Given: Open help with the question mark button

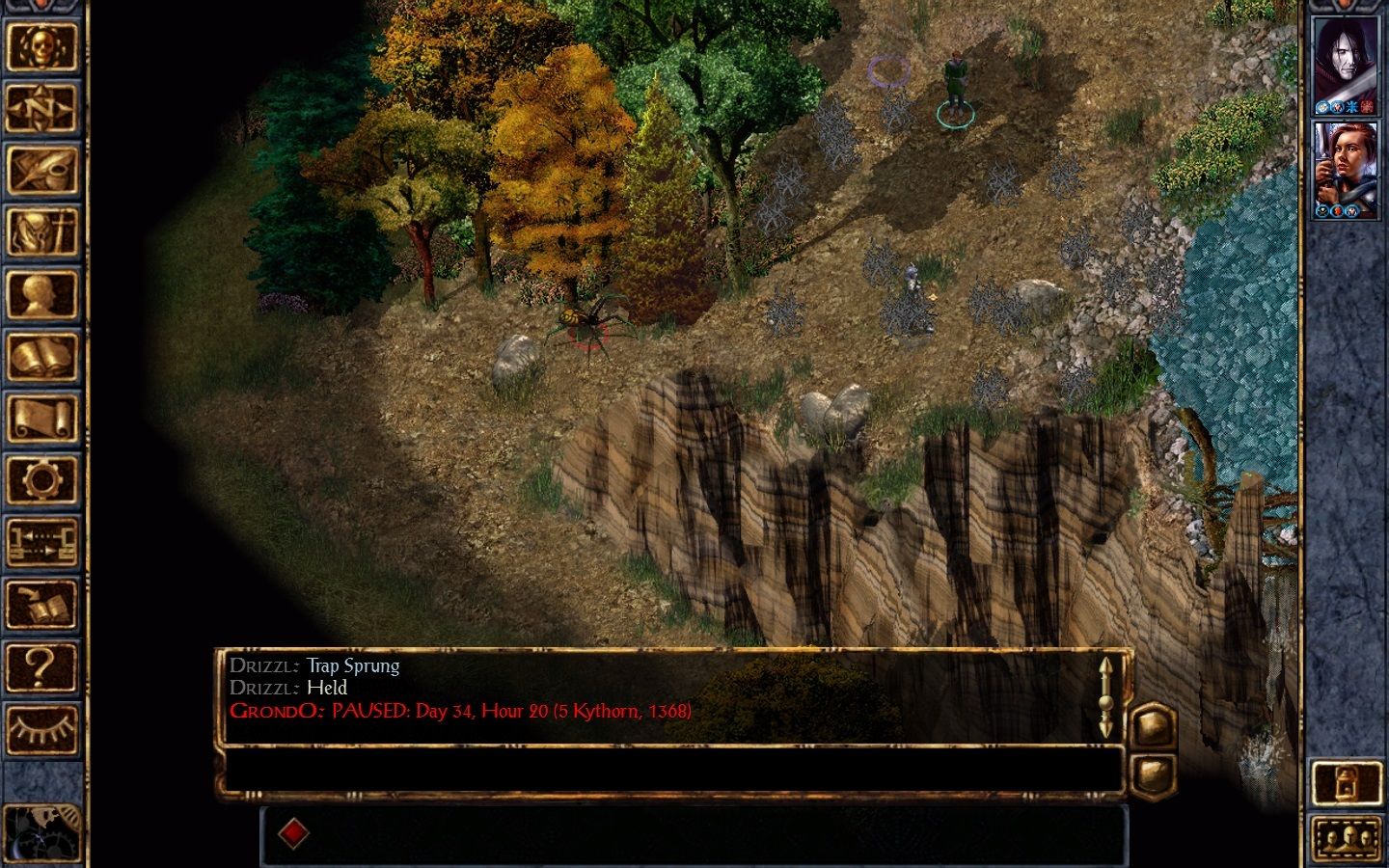Looking at the screenshot, I should [x=41, y=665].
